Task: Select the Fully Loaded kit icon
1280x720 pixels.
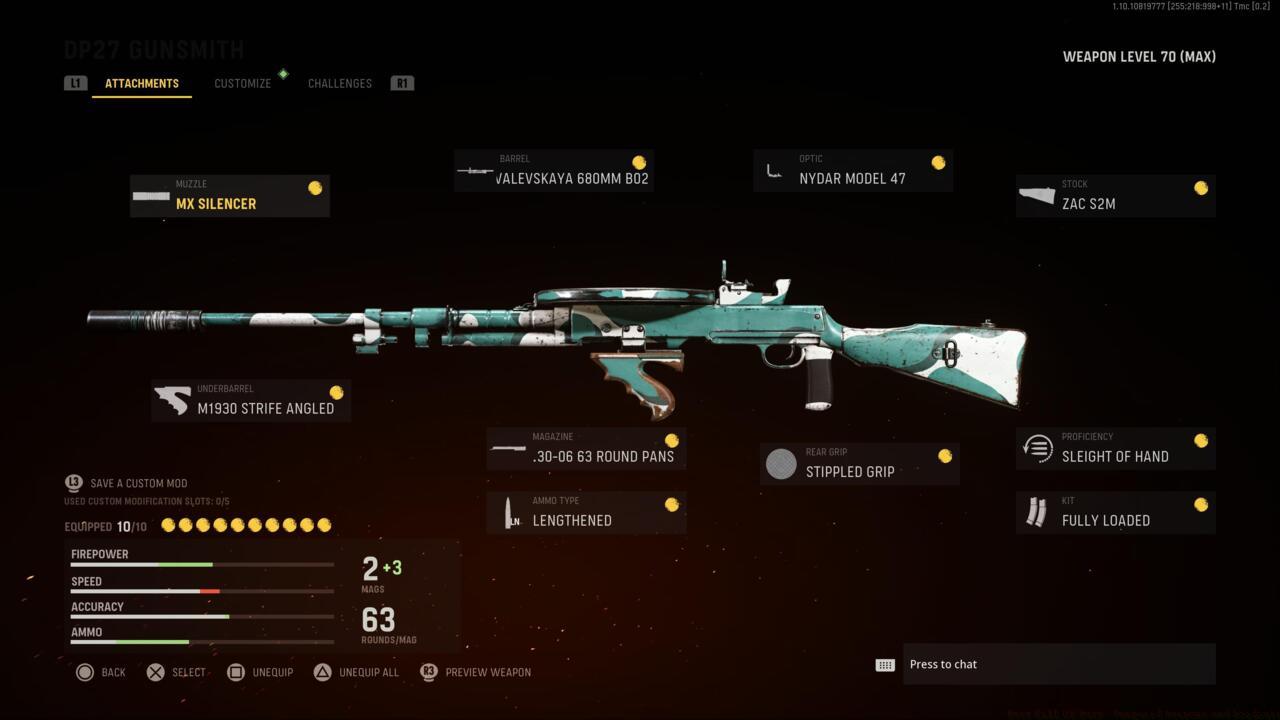Action: 1037,512
